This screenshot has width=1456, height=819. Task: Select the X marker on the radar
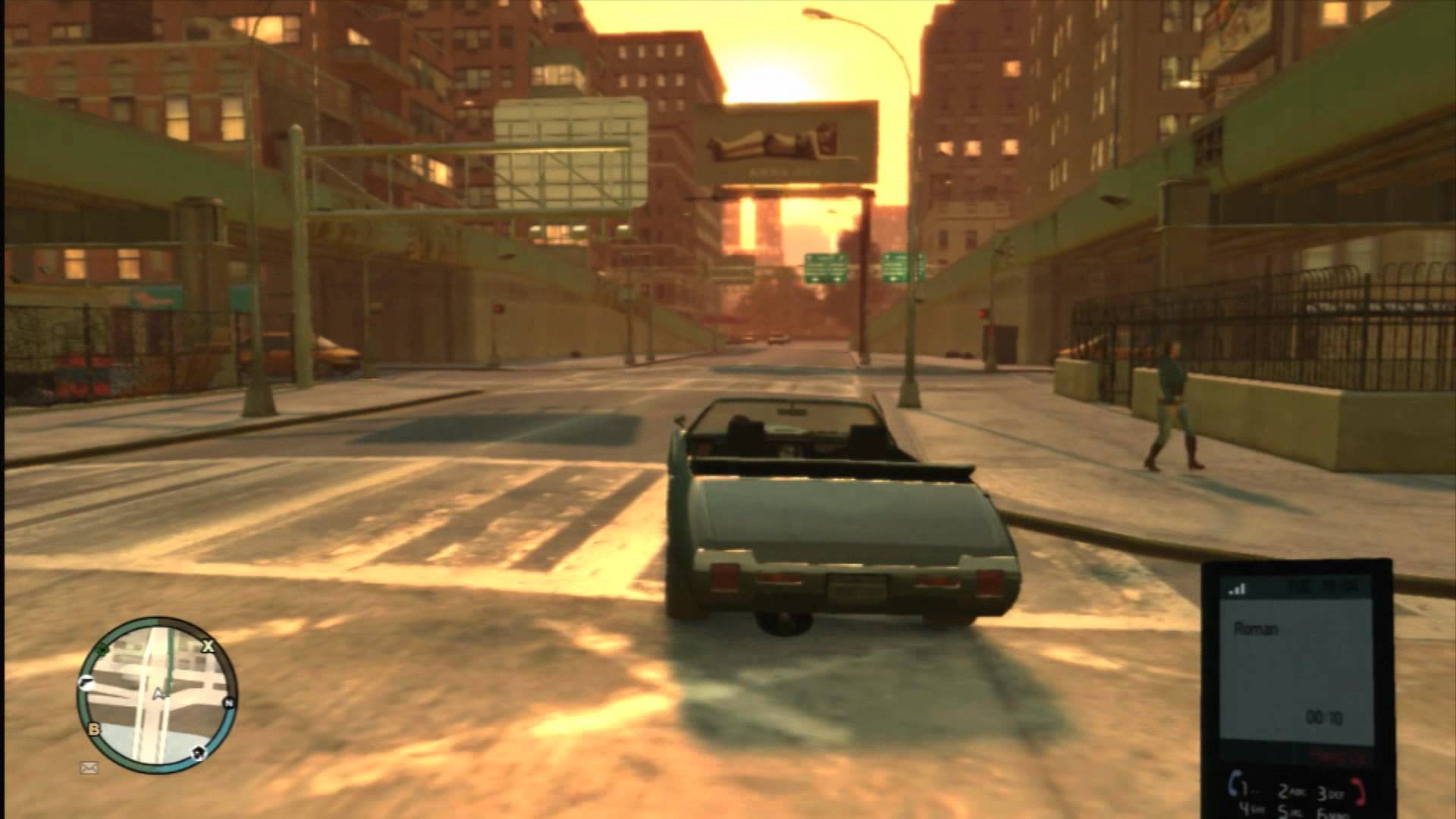[207, 646]
